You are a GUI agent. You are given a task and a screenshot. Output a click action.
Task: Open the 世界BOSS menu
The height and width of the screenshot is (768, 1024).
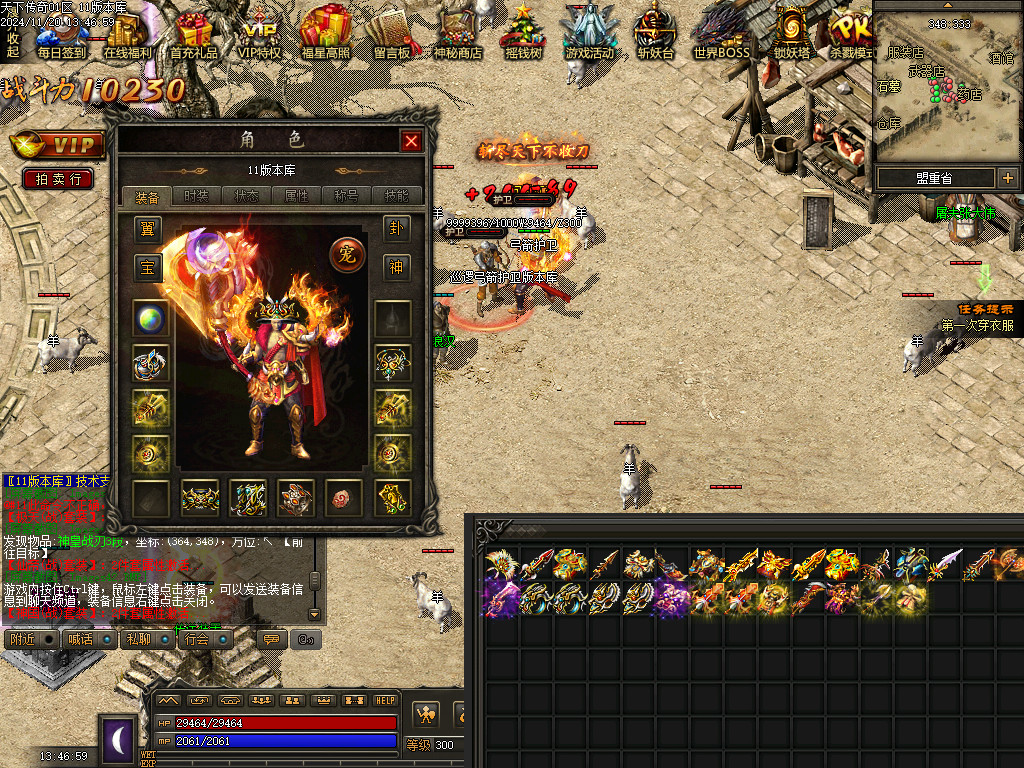click(x=721, y=34)
